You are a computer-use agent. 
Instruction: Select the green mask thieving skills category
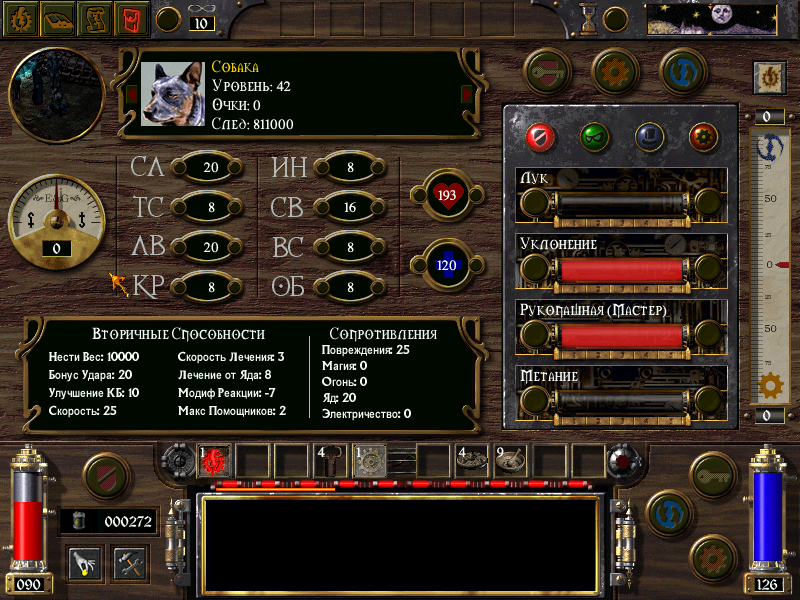click(x=594, y=136)
